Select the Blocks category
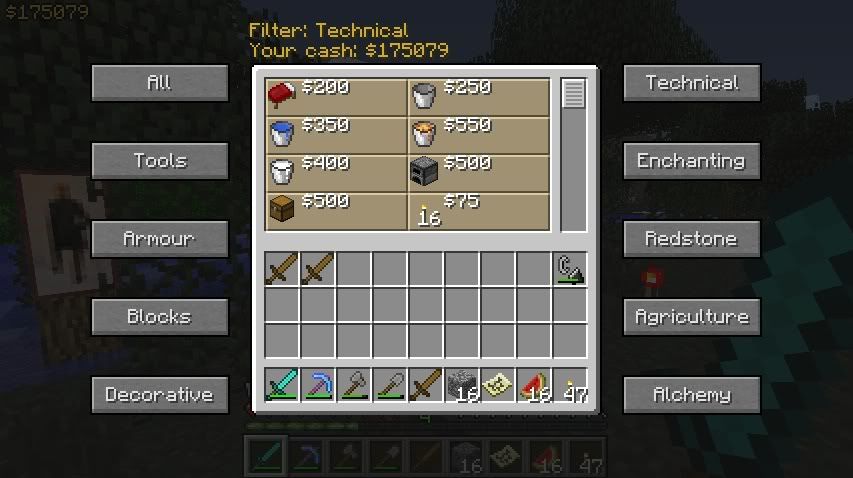 (x=159, y=317)
